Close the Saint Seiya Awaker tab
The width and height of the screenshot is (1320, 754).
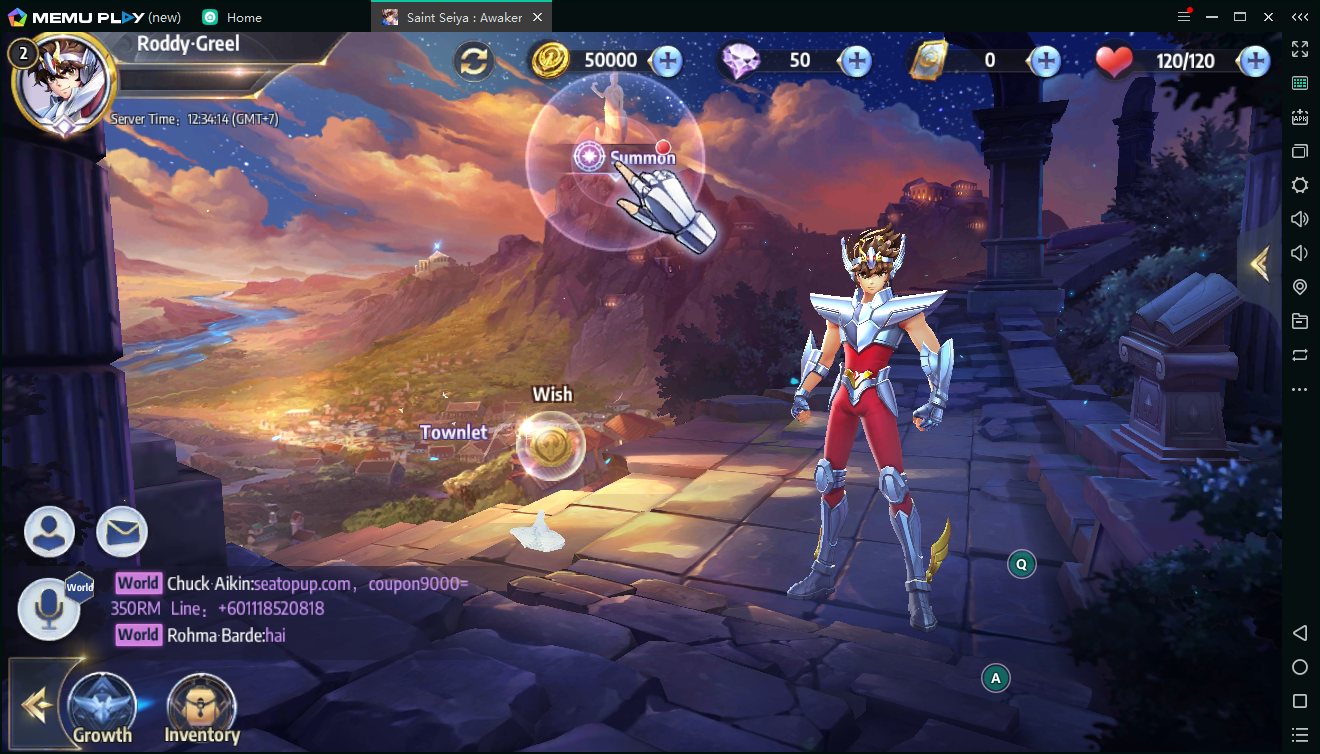[x=537, y=17]
